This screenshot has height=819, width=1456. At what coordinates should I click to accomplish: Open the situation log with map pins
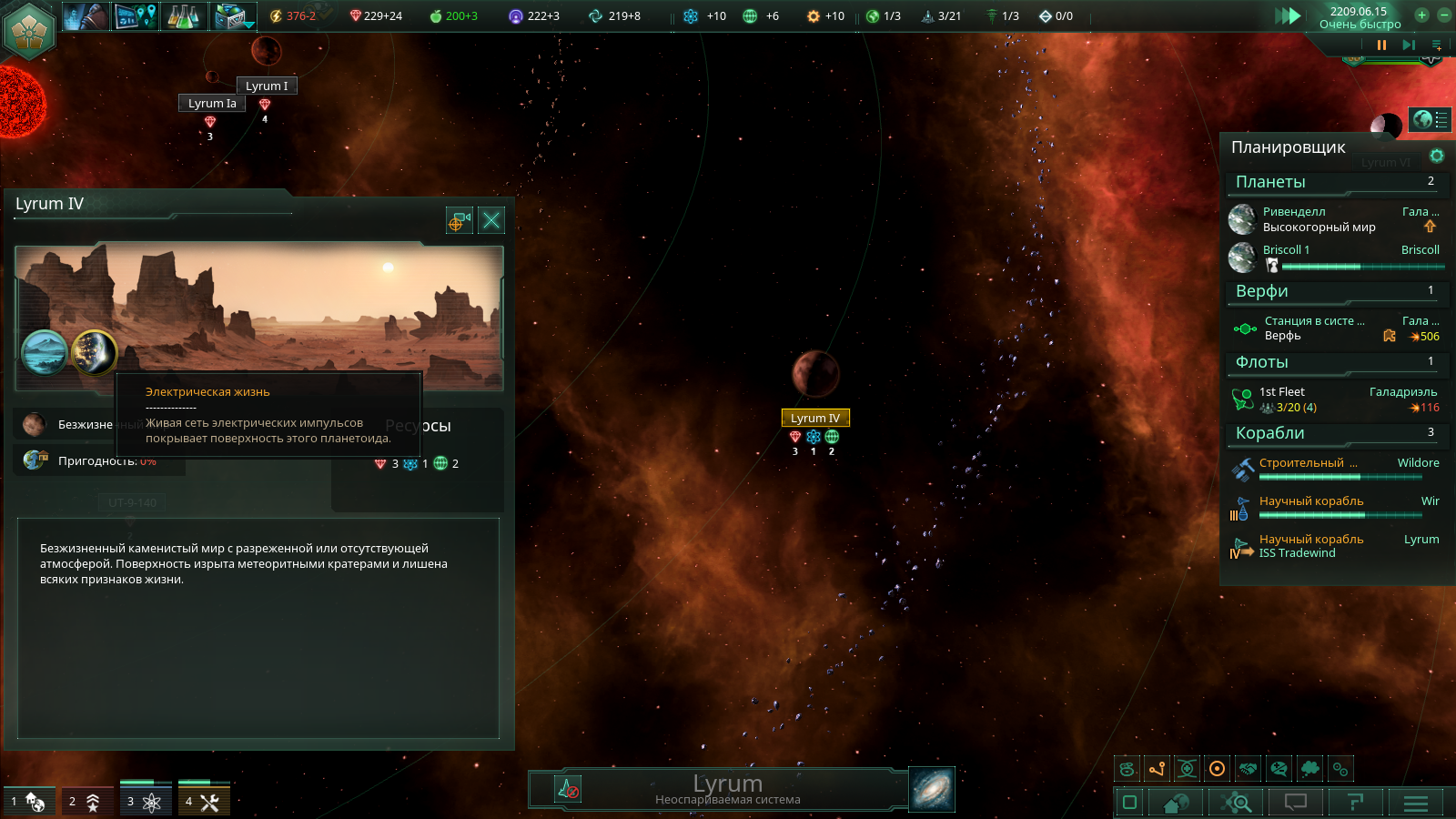pos(136,16)
